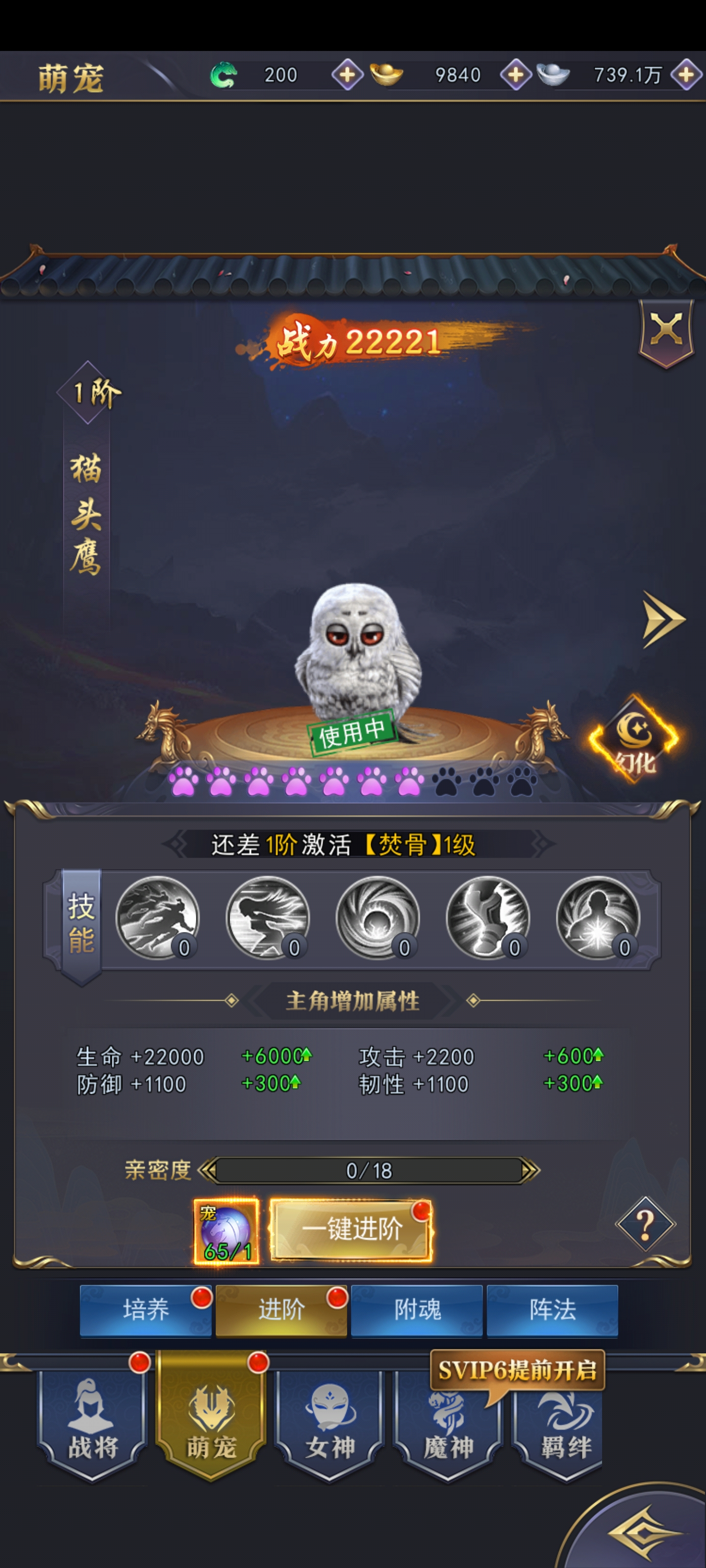This screenshot has width=706, height=1568.
Task: View the swirling vortex skill icon
Action: click(378, 918)
